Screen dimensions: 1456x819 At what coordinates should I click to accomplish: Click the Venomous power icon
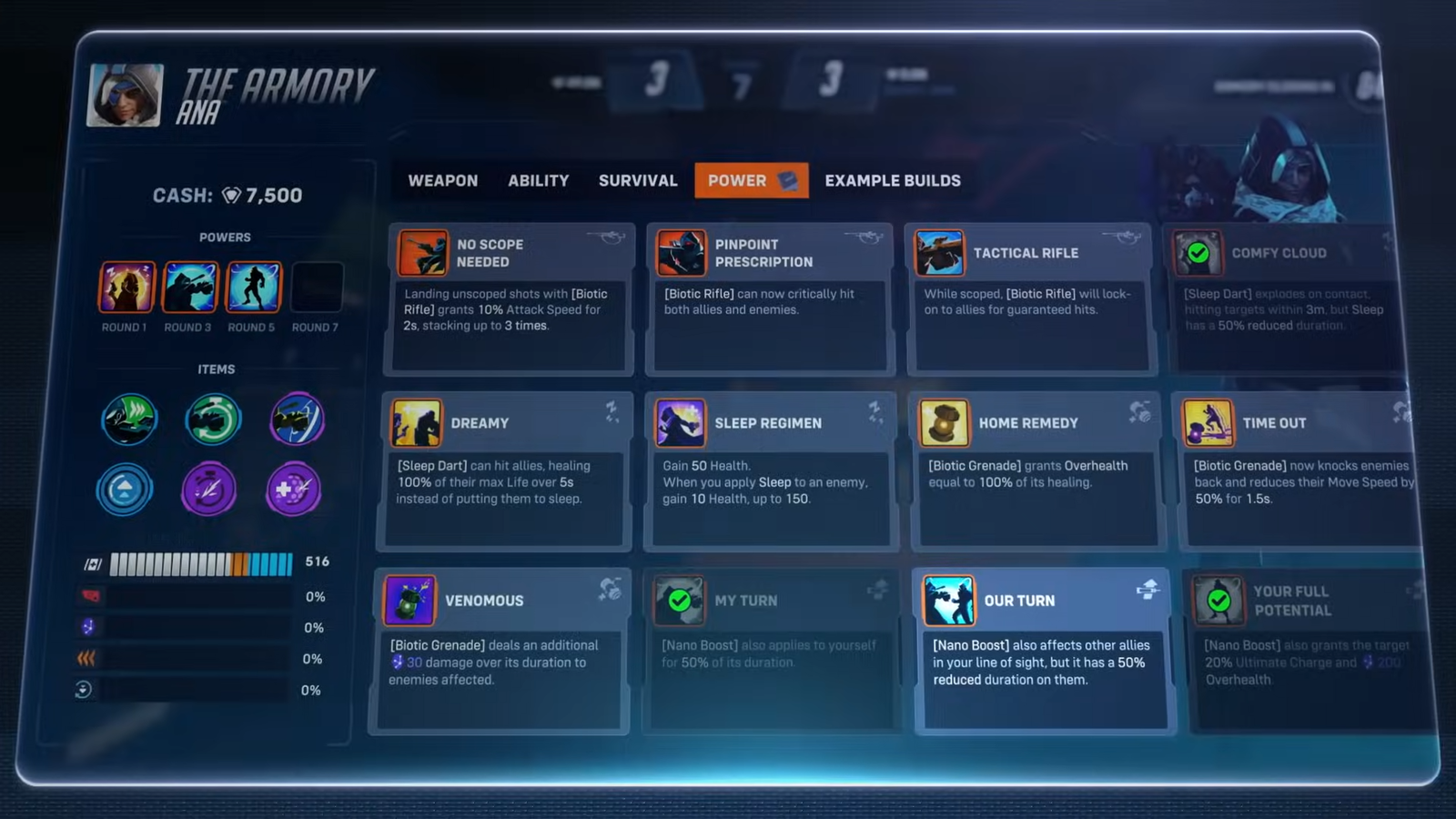pyautogui.click(x=409, y=601)
